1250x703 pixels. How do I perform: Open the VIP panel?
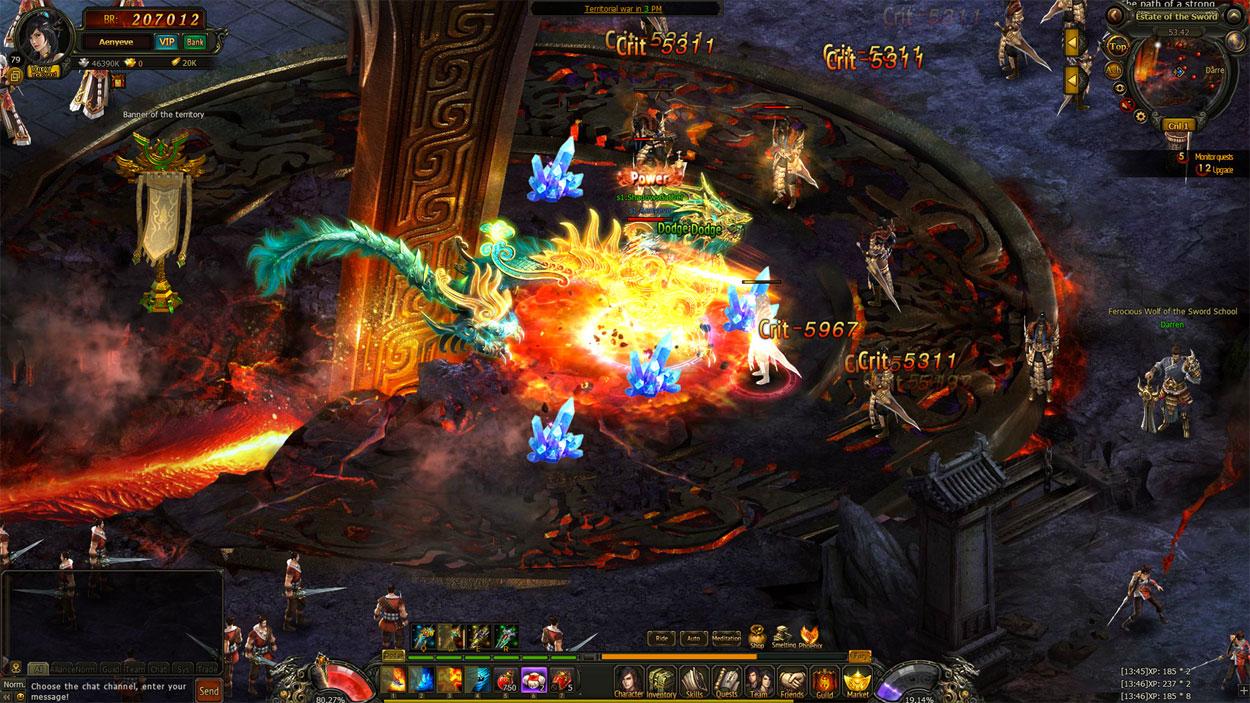tap(166, 41)
